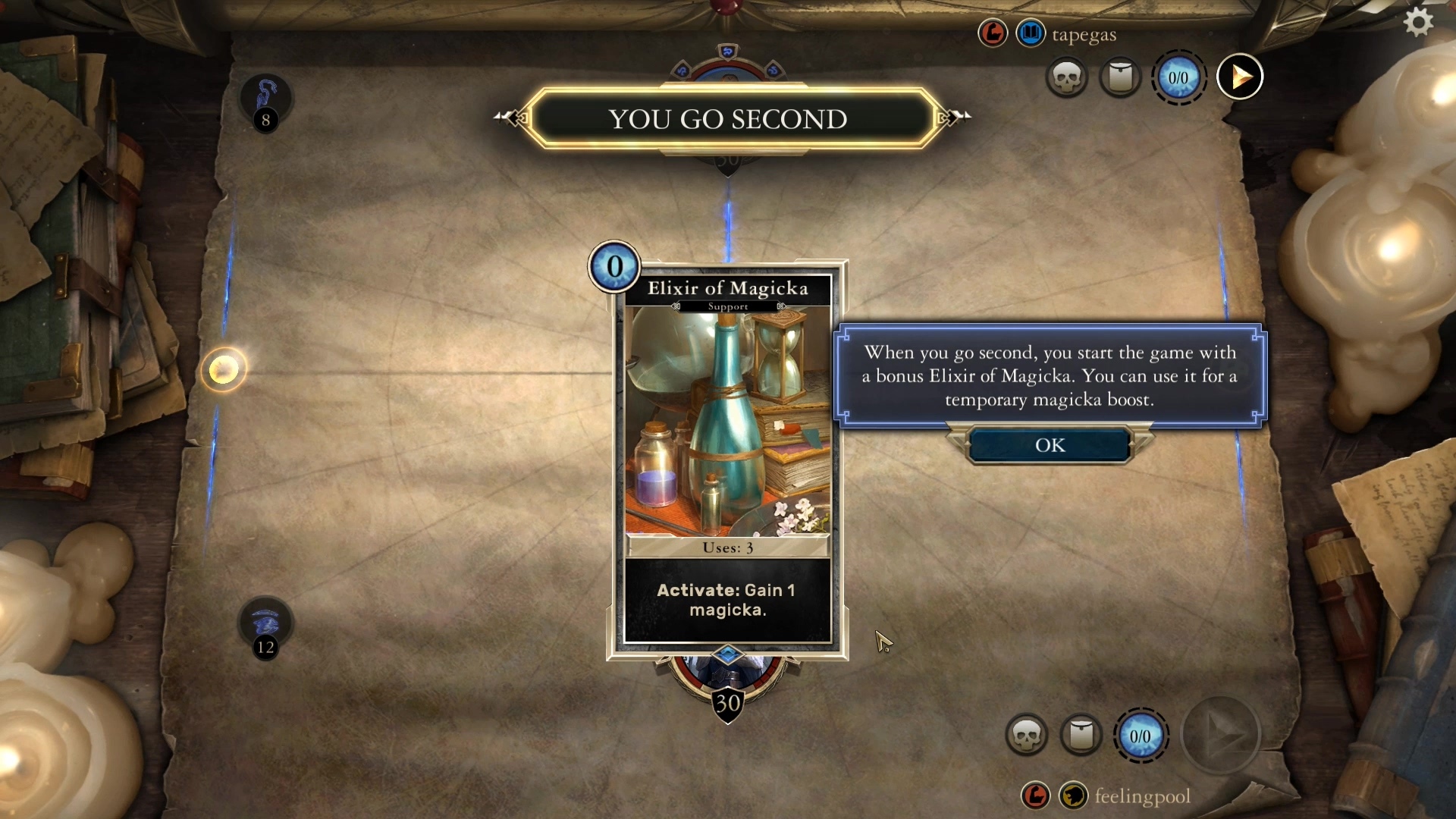
Task: Check your own deck icon
Action: click(1081, 735)
